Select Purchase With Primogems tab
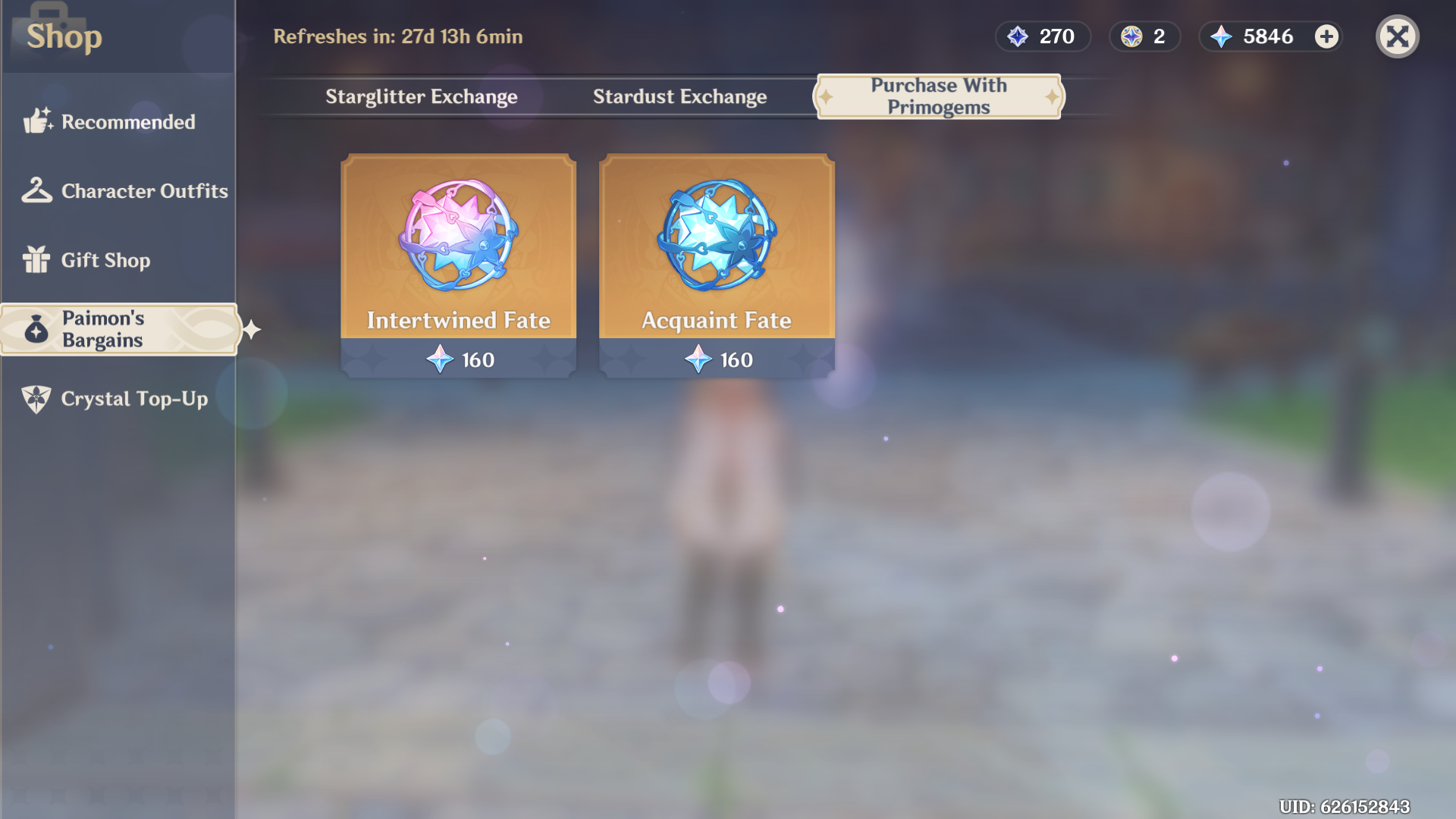Image resolution: width=1456 pixels, height=819 pixels. 938,96
